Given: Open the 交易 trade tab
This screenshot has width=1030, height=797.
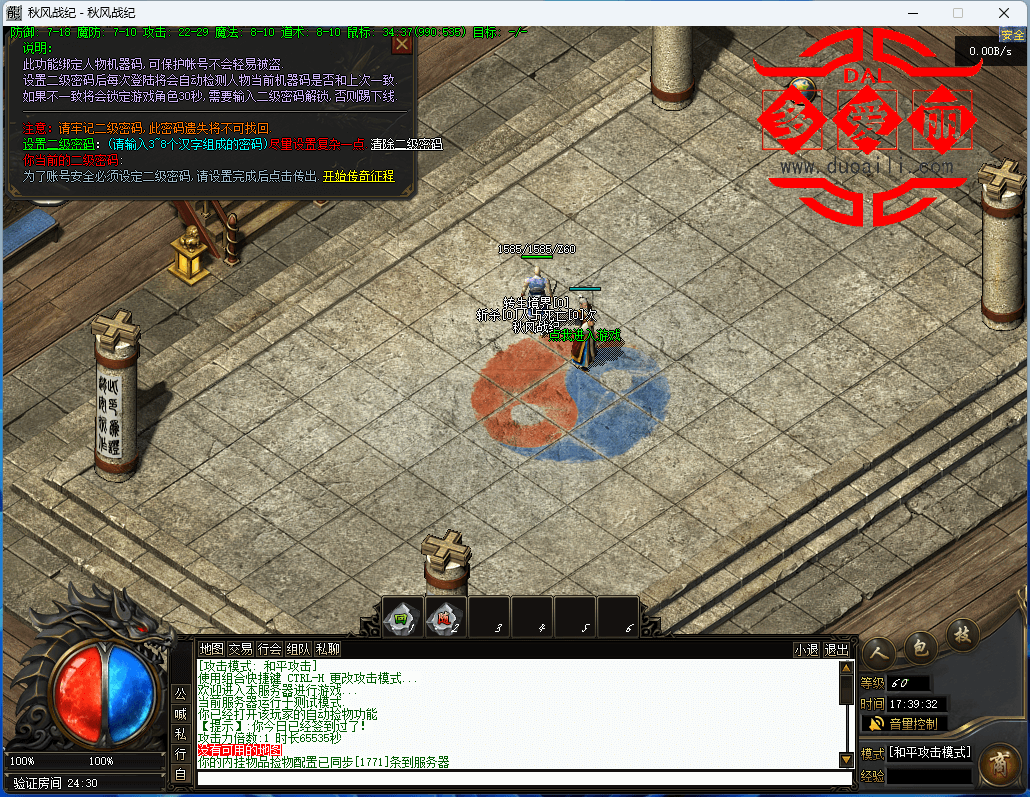Looking at the screenshot, I should [240, 649].
